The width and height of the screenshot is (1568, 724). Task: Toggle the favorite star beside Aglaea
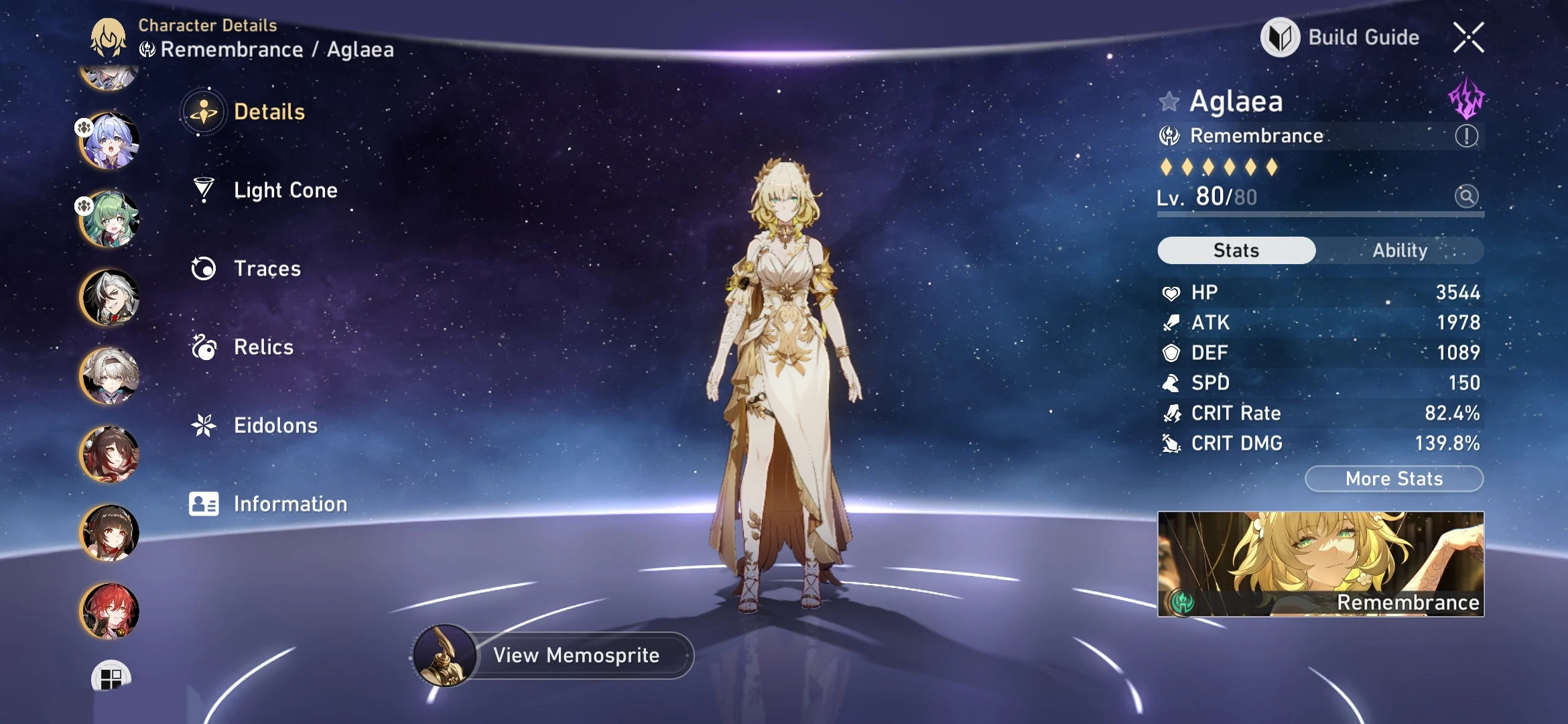click(x=1169, y=102)
